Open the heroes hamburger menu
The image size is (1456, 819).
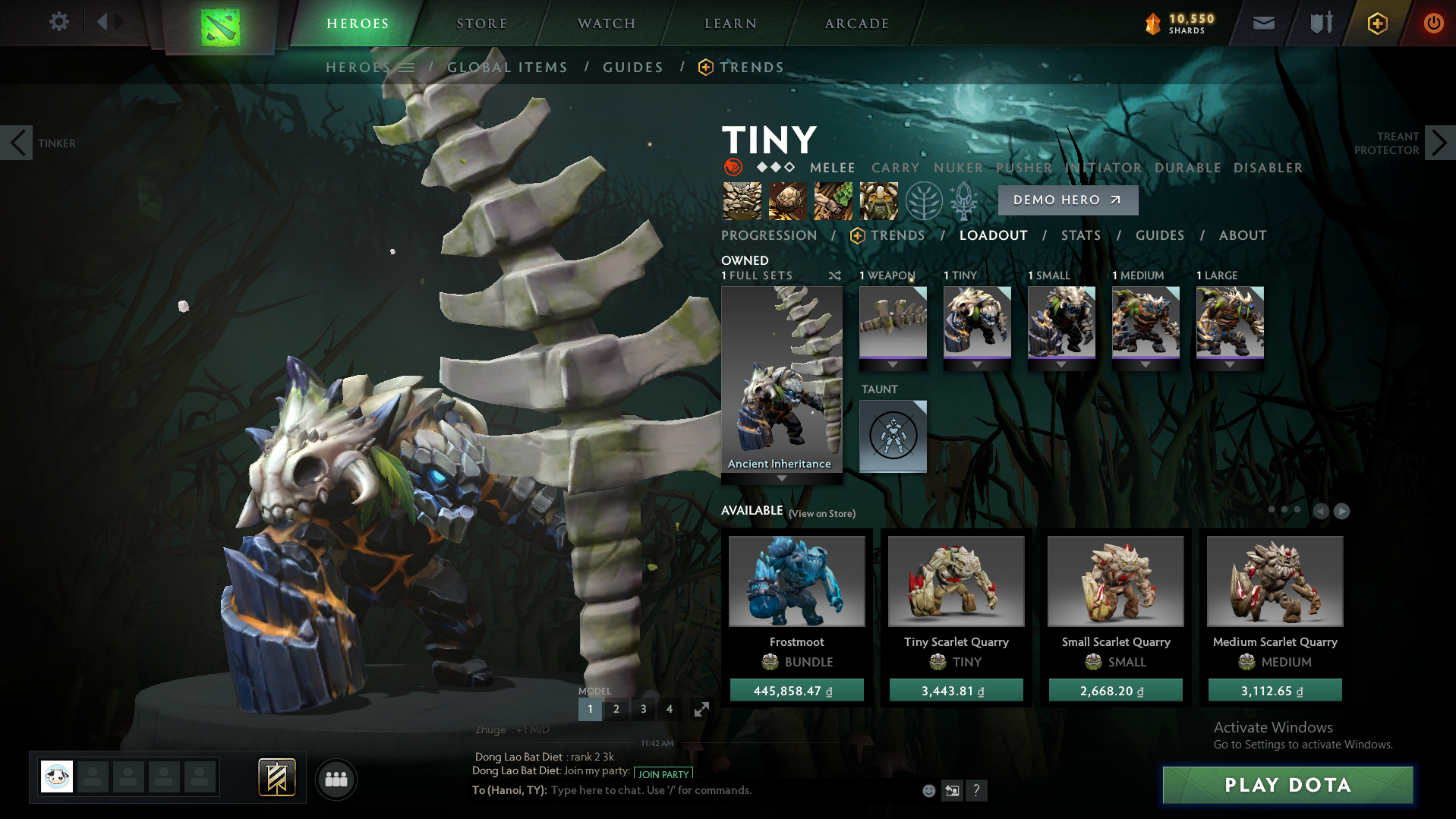point(408,67)
